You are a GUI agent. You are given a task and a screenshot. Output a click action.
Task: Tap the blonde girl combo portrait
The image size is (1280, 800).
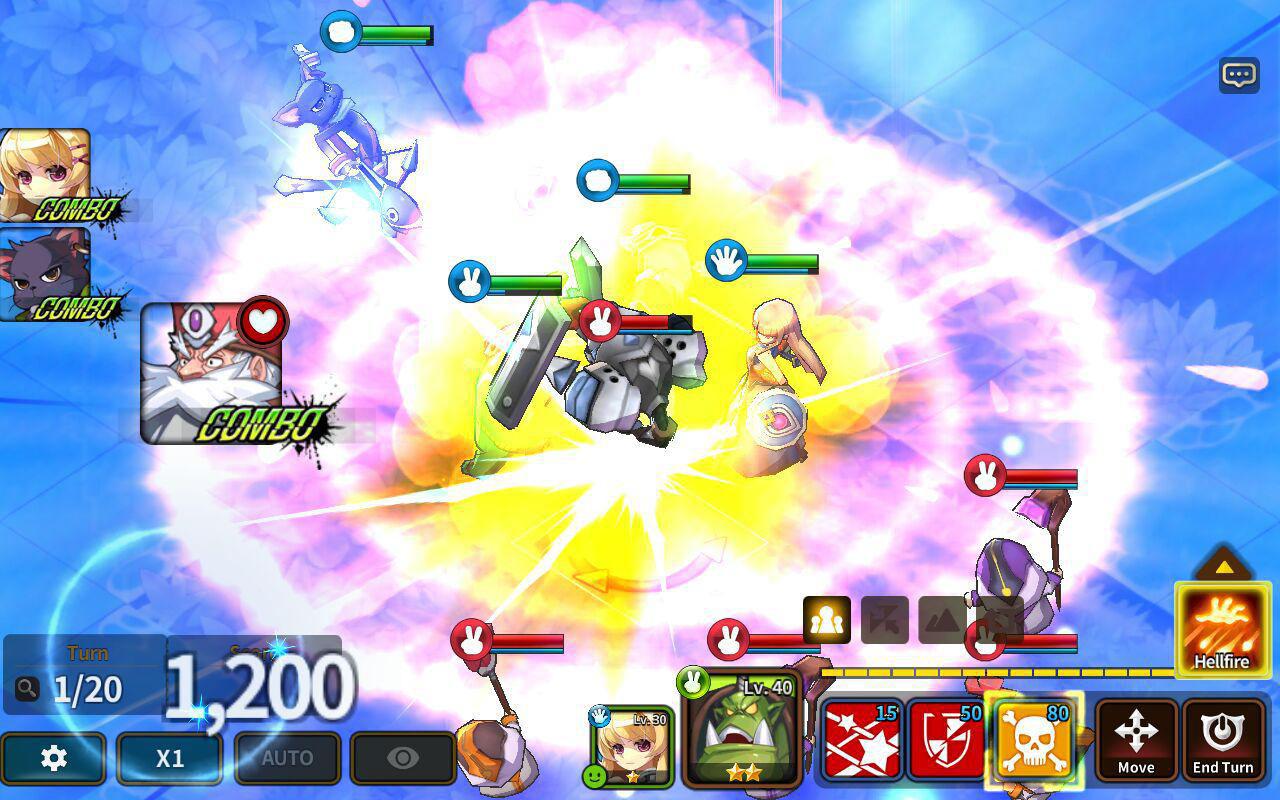pyautogui.click(x=44, y=174)
